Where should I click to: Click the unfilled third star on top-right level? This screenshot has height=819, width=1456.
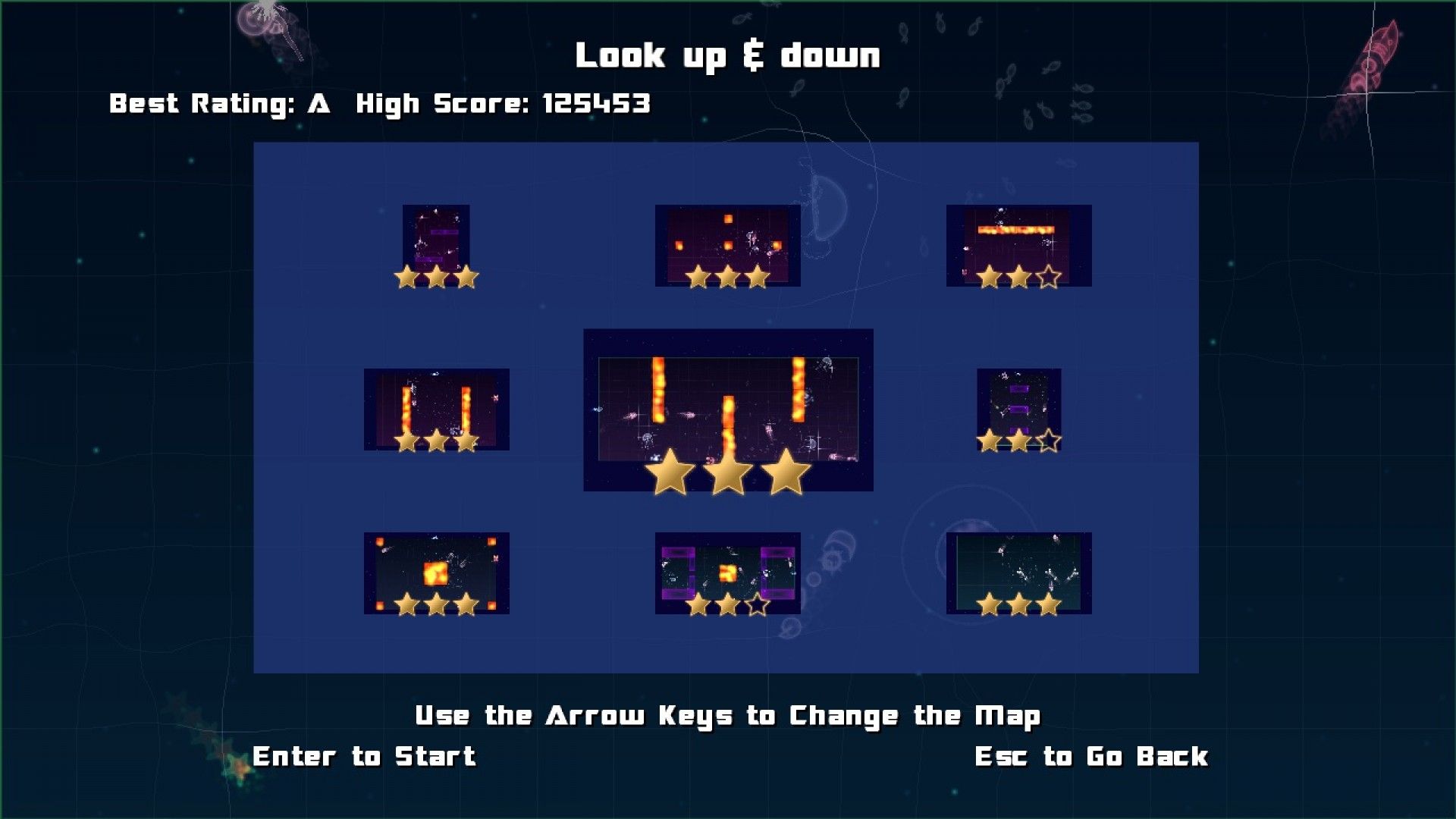(x=1049, y=278)
